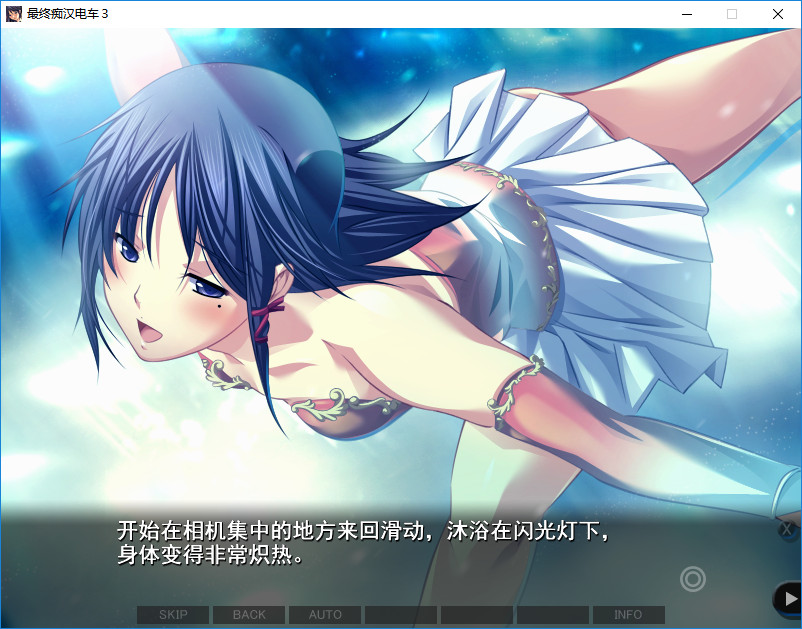Advance dialogue with the play arrow button
The width and height of the screenshot is (802, 629).
tap(789, 598)
